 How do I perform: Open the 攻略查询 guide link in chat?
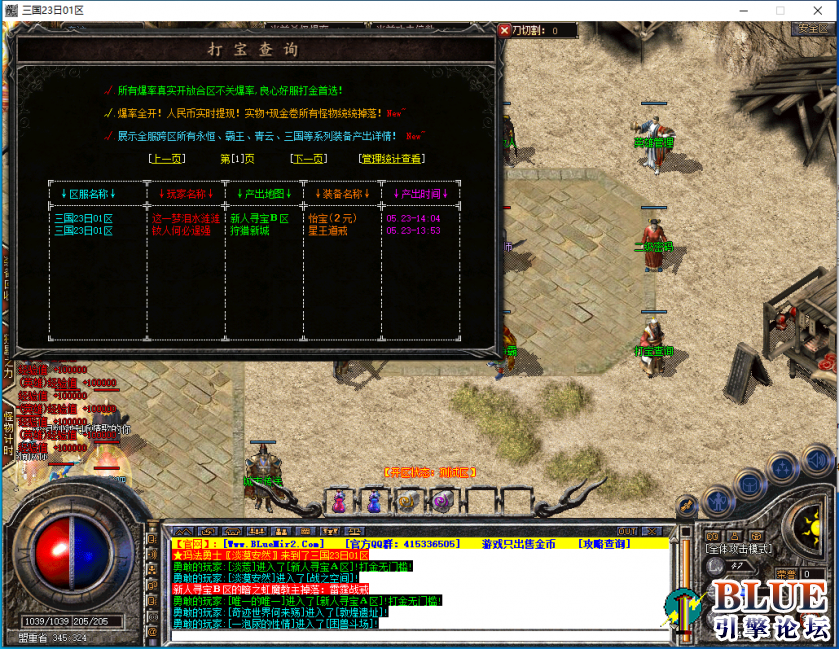(x=604, y=543)
